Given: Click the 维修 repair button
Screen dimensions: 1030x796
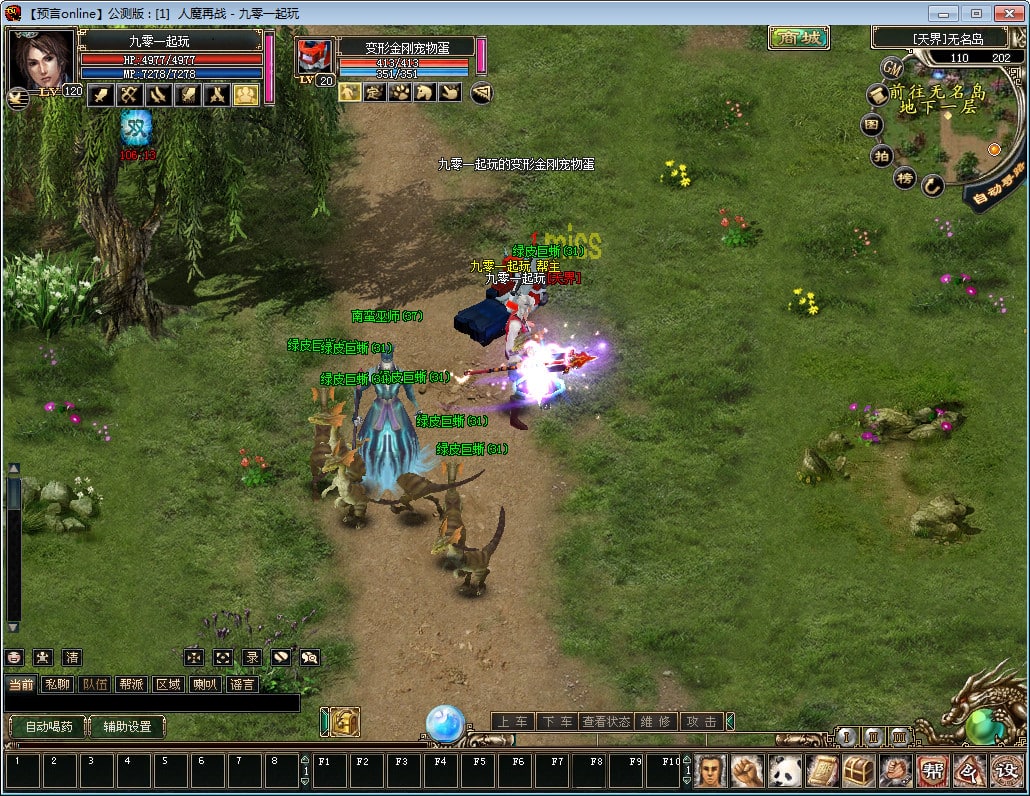Looking at the screenshot, I should [656, 721].
